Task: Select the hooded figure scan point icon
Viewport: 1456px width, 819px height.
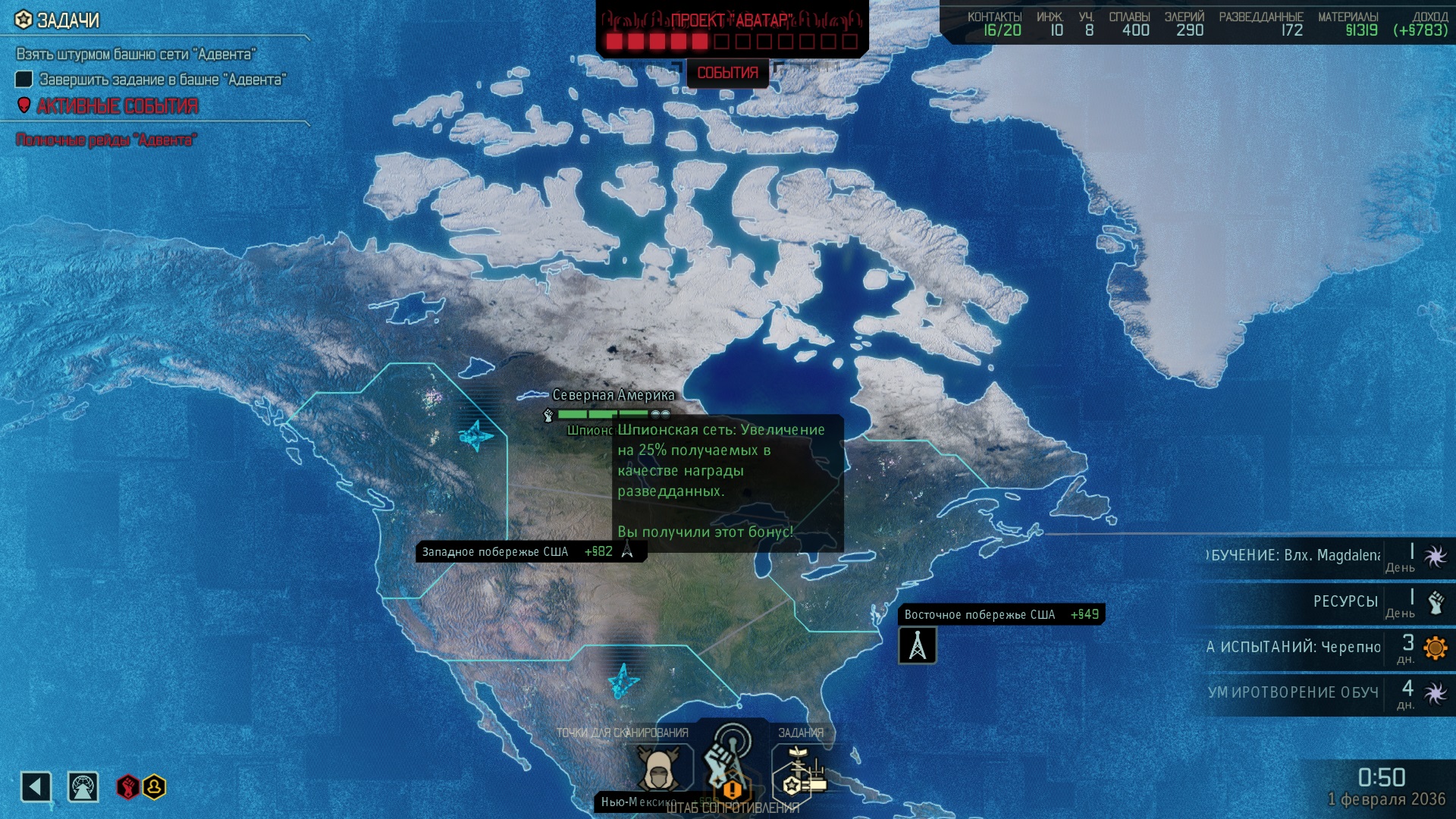Action: (x=658, y=767)
